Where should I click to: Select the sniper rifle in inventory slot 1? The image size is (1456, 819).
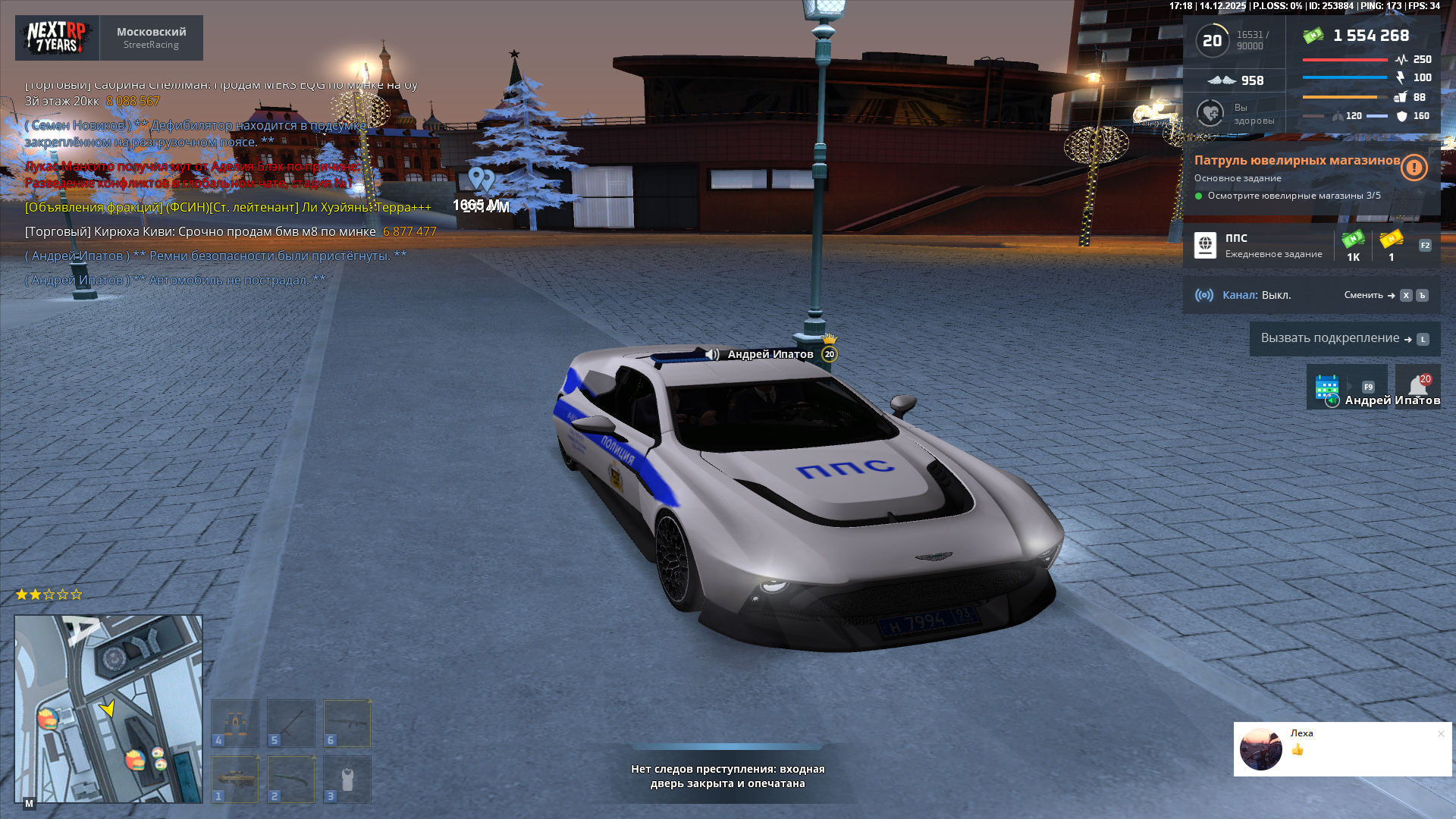point(235,777)
